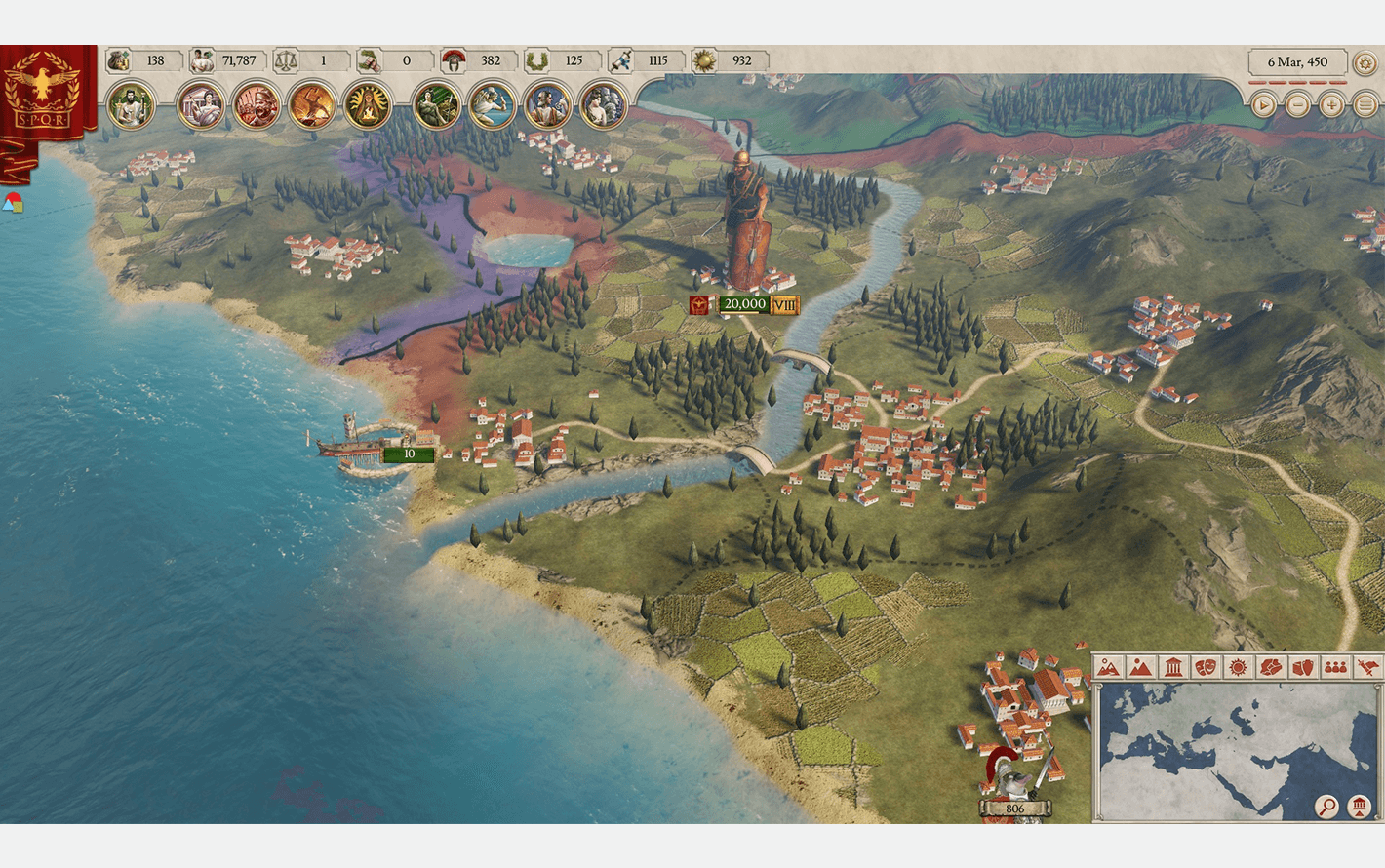
Task: Choose the three people population map mode
Action: pos(1335,667)
